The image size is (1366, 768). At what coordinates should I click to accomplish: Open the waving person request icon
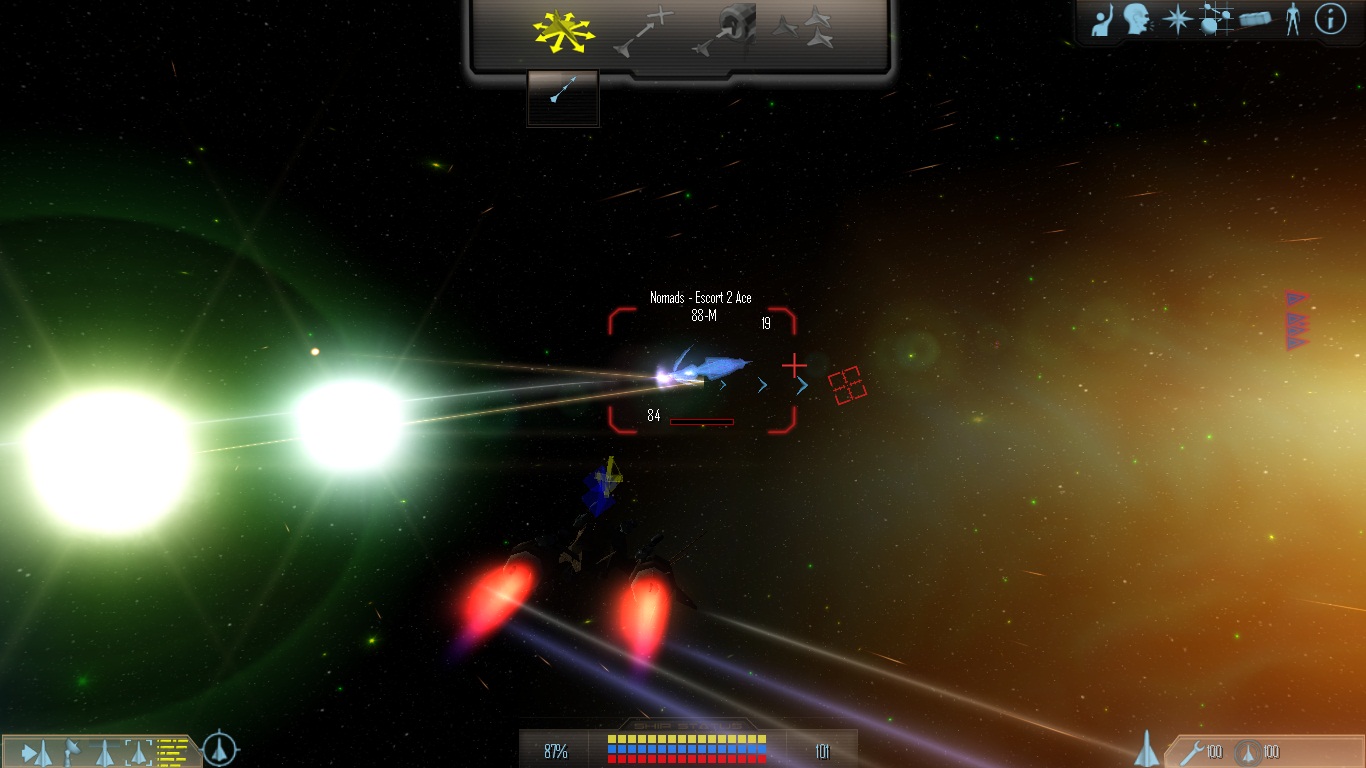[x=1102, y=20]
